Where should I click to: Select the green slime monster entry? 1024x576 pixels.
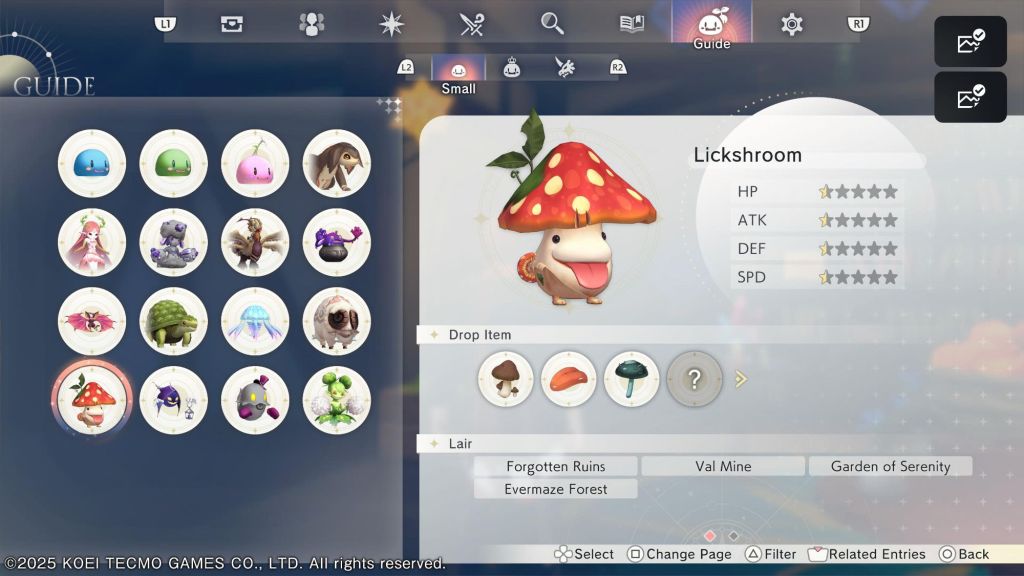(174, 163)
